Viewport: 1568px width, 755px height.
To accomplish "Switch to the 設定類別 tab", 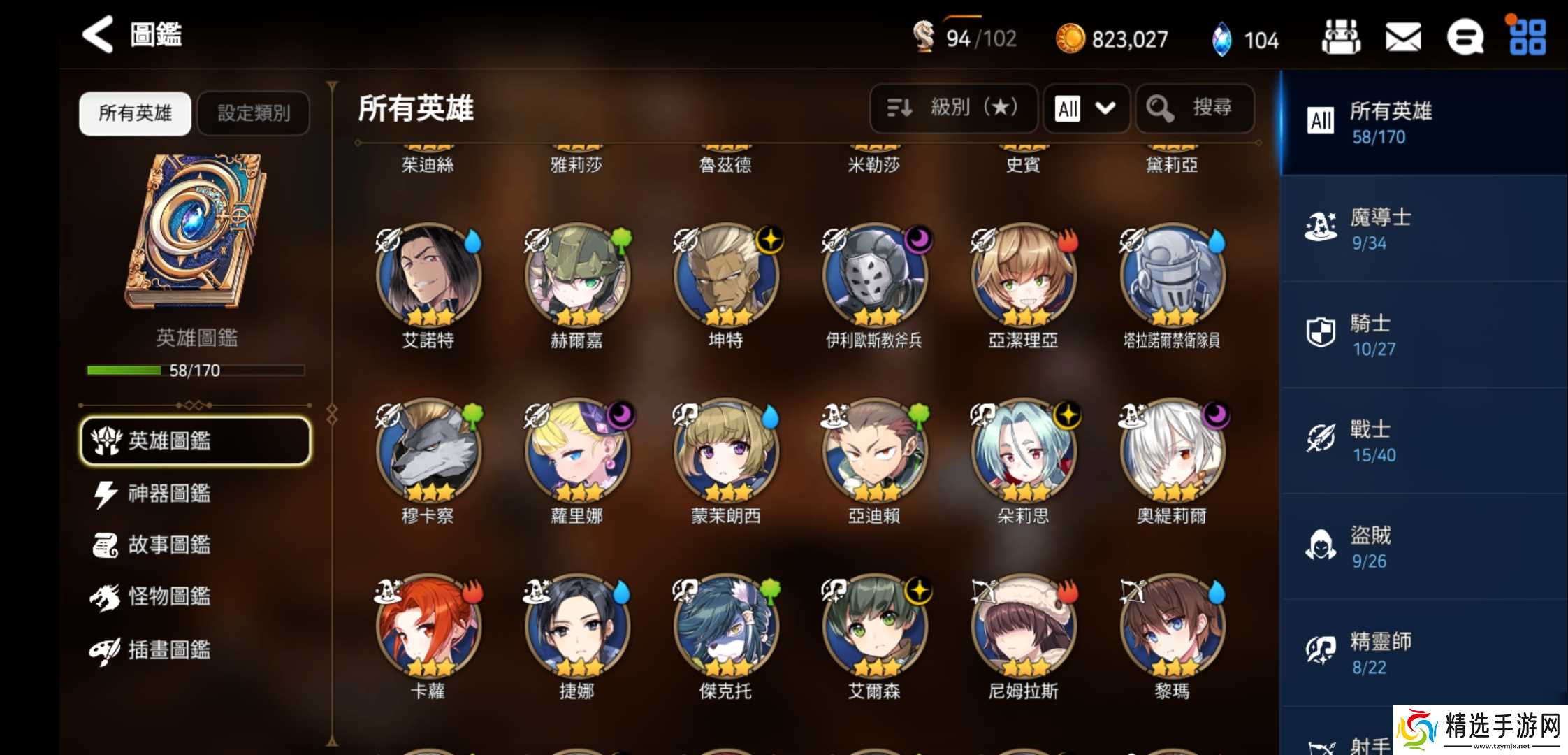I will coord(253,113).
